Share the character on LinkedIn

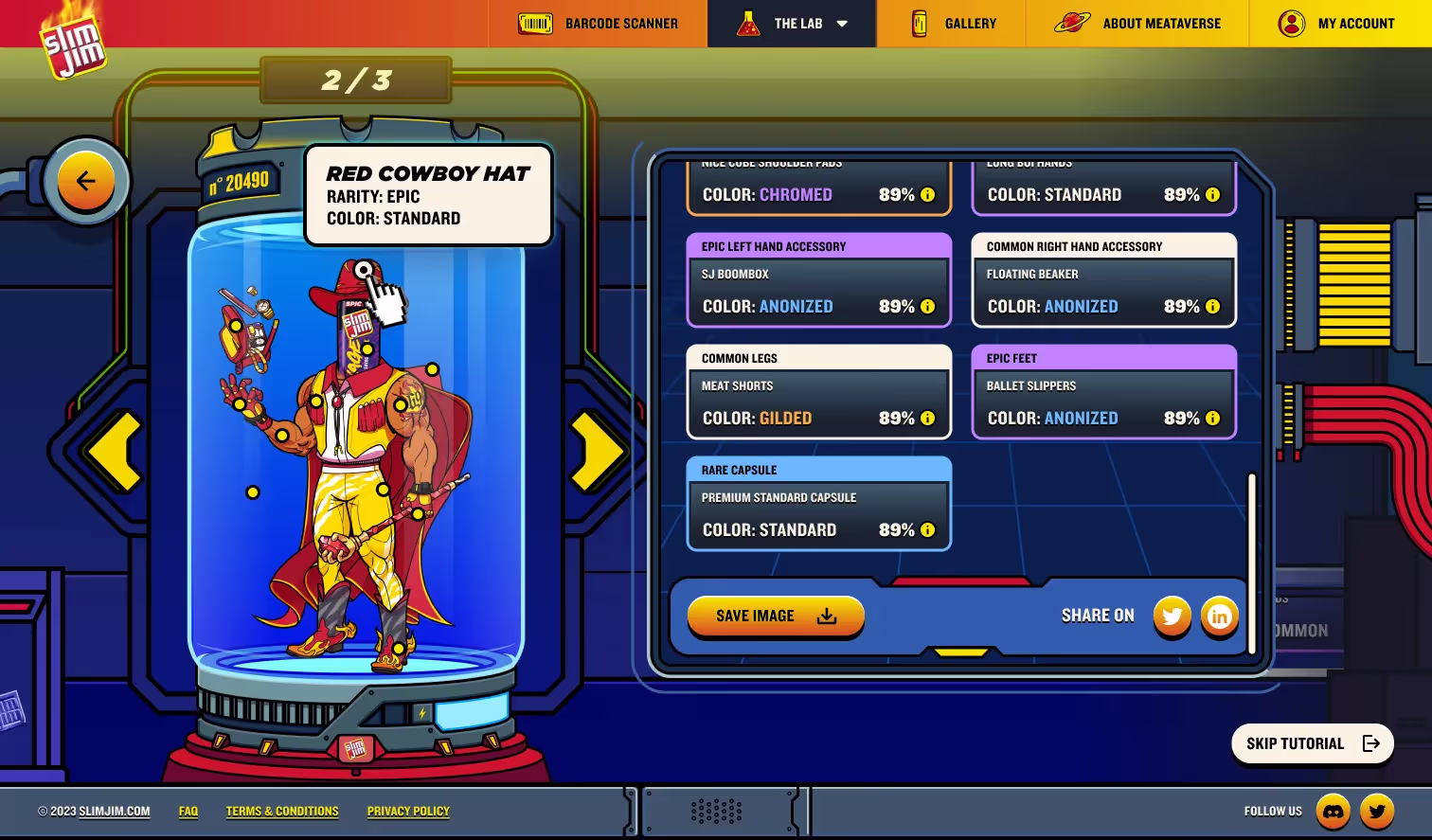pos(1220,617)
